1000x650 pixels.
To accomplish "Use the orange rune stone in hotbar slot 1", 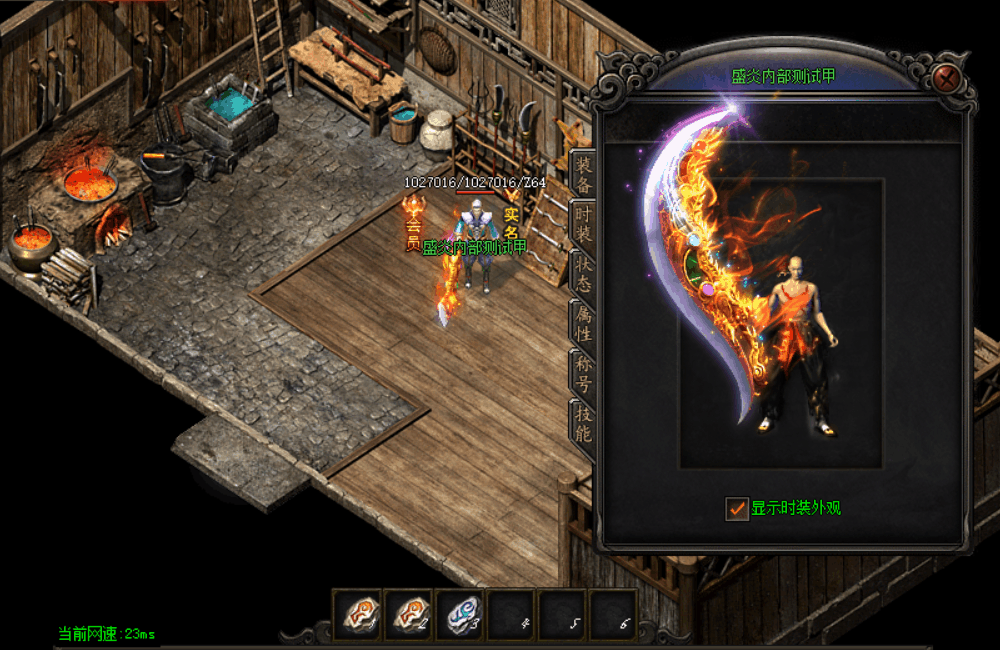I will [x=358, y=613].
